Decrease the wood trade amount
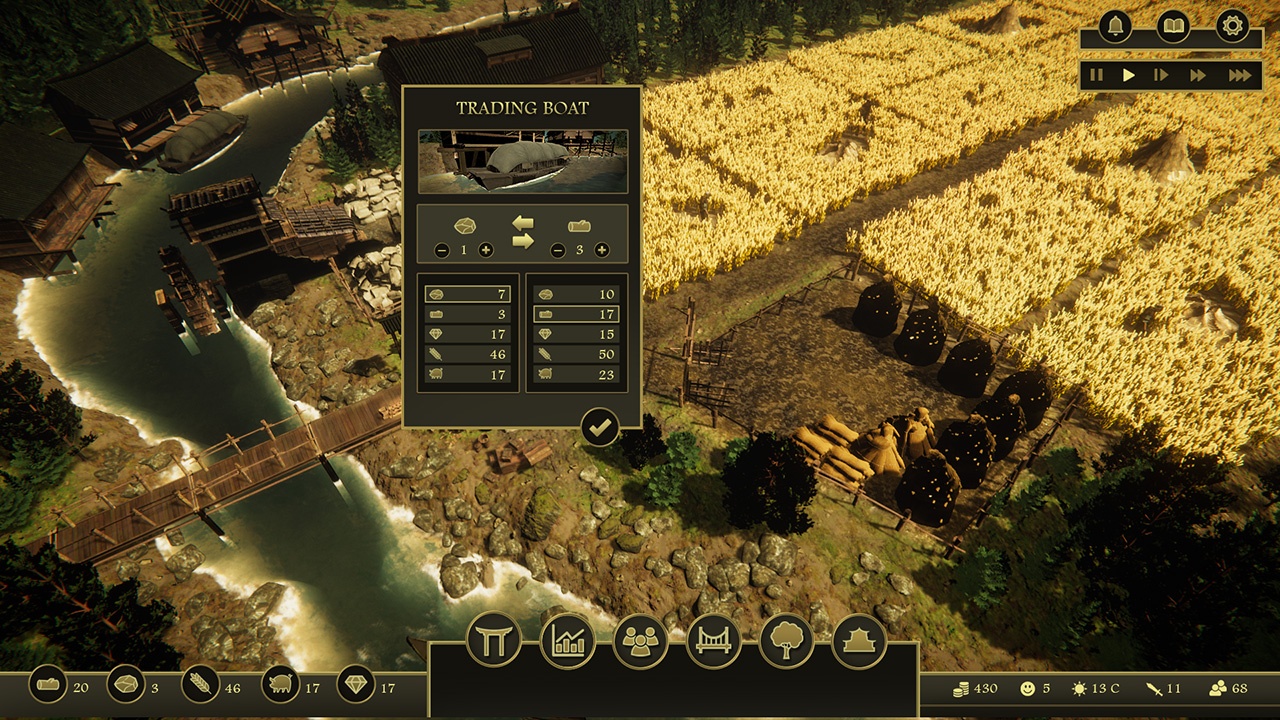1280x720 pixels. pyautogui.click(x=558, y=250)
